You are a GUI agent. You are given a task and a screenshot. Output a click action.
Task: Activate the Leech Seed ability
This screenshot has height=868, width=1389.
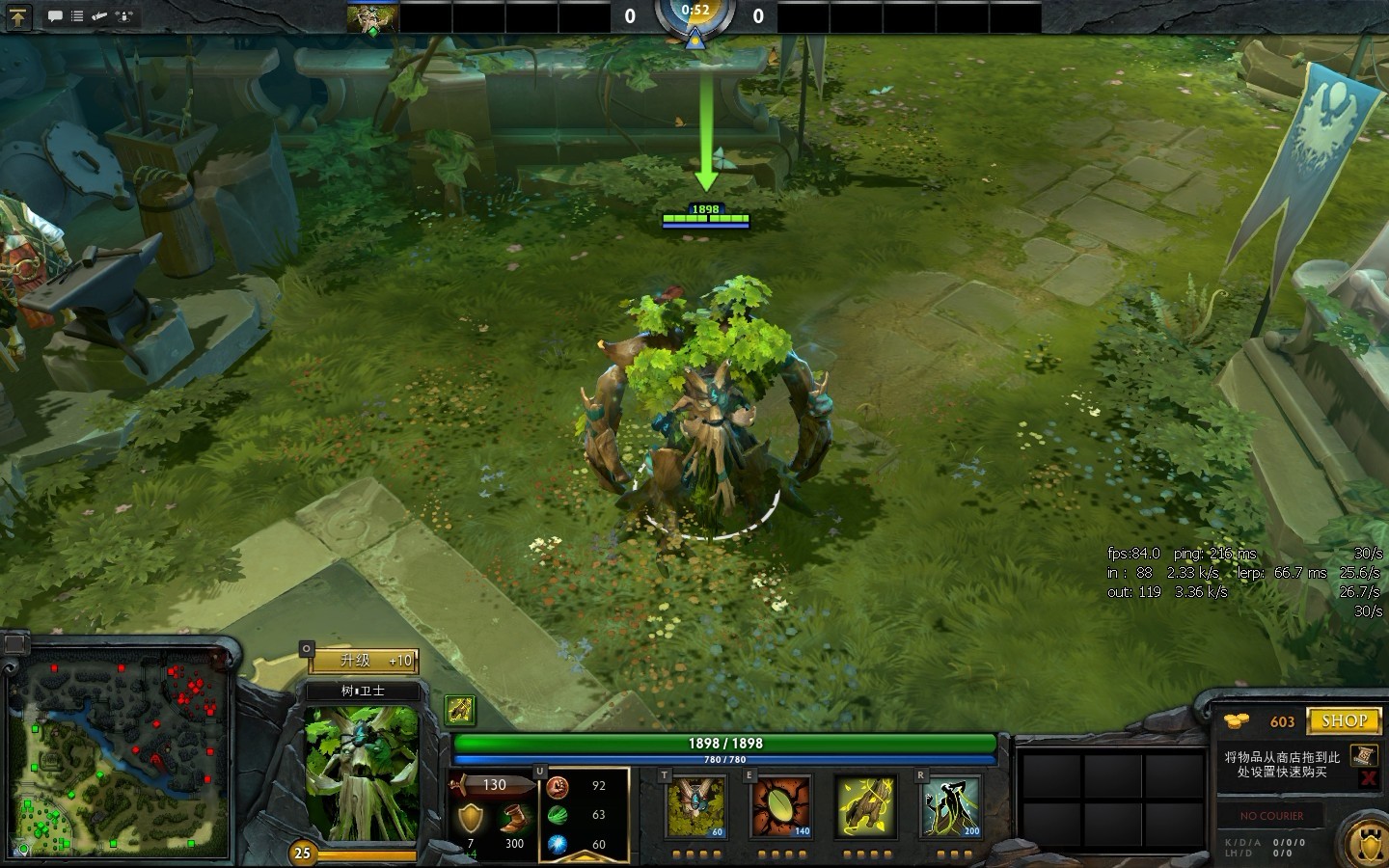click(x=781, y=806)
